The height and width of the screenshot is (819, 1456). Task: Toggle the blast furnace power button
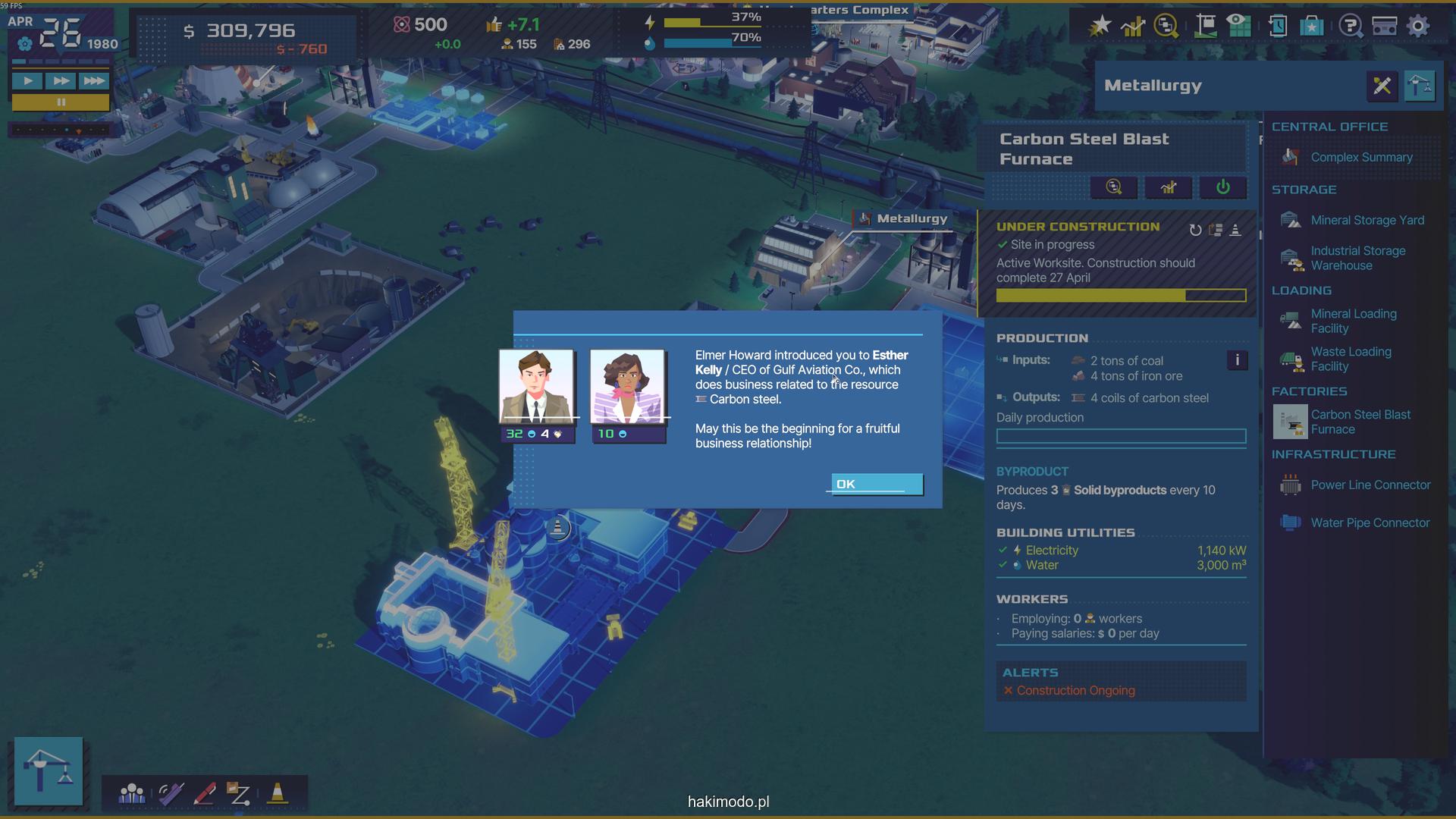click(1222, 187)
